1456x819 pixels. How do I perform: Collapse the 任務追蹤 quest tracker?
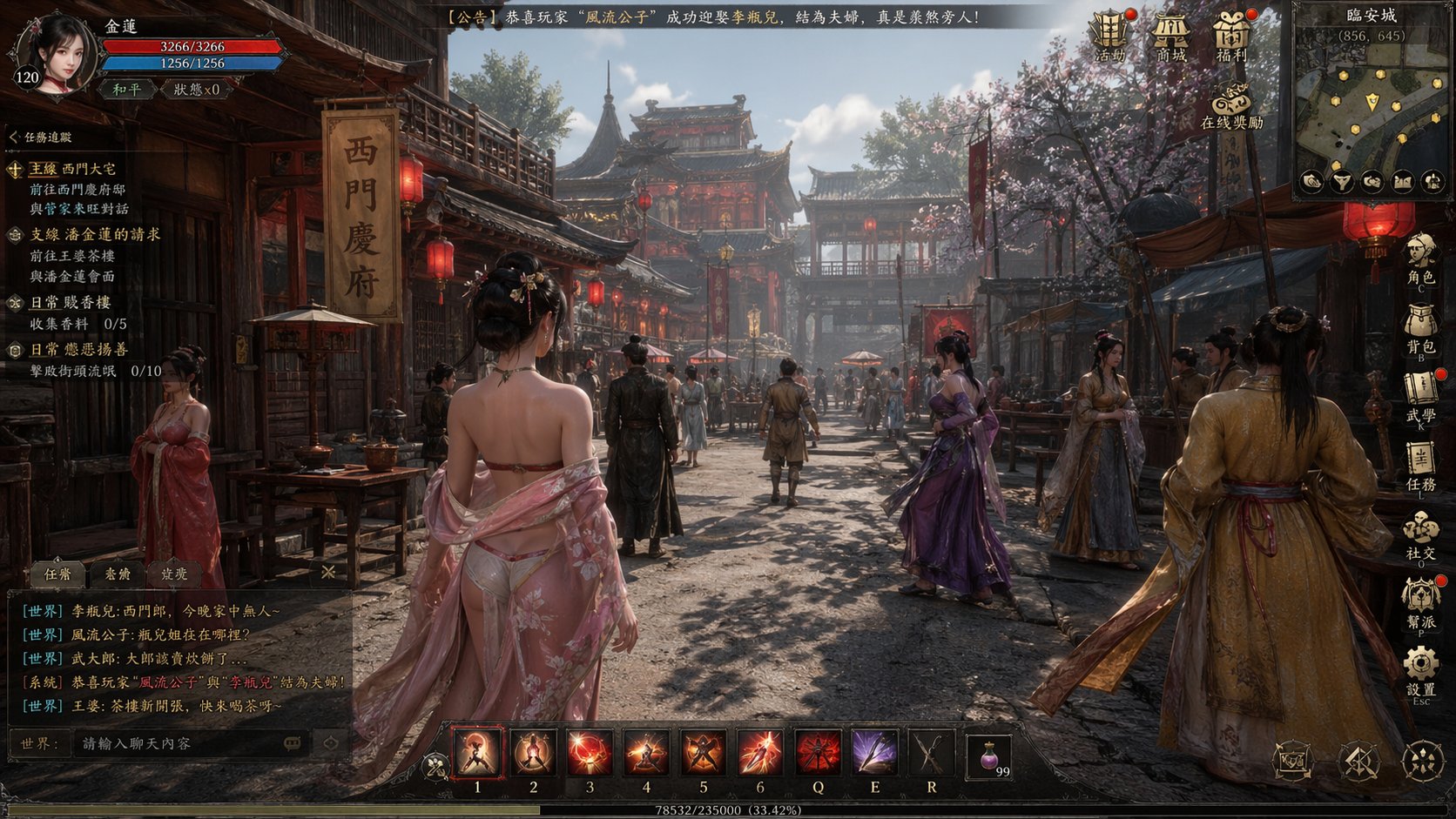[x=14, y=138]
